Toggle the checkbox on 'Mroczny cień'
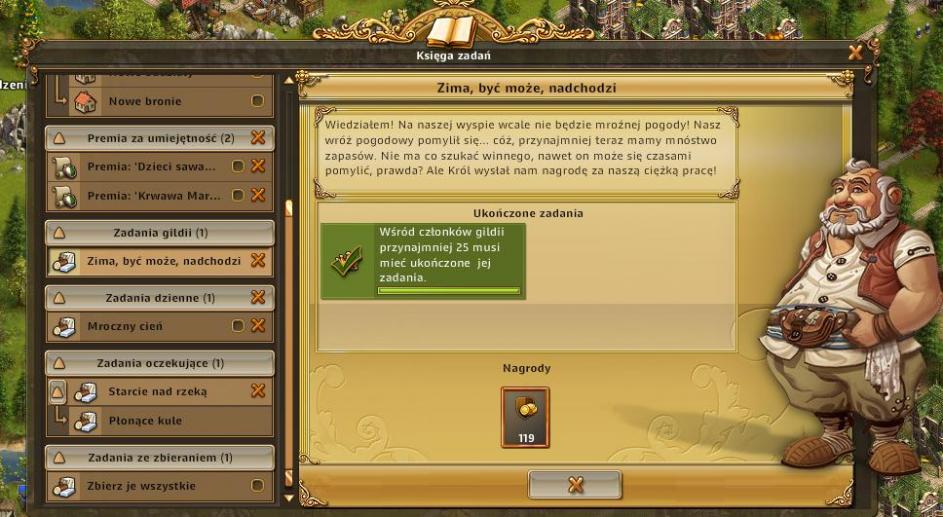Image resolution: width=943 pixels, height=517 pixels. [x=238, y=326]
